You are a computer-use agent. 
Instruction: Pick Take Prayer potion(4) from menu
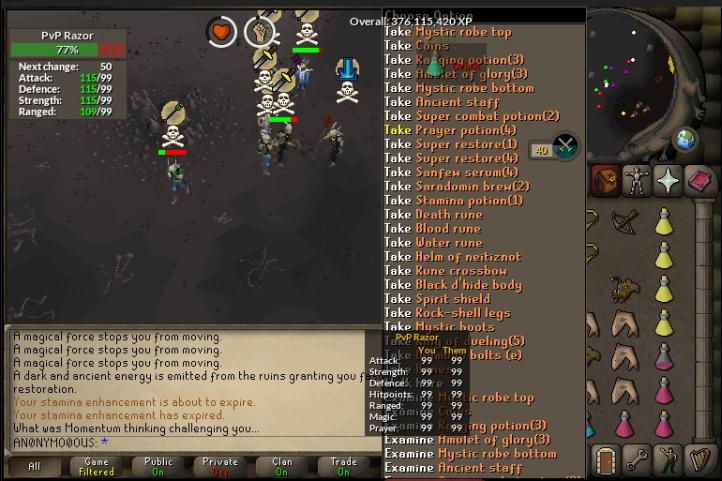coord(451,130)
